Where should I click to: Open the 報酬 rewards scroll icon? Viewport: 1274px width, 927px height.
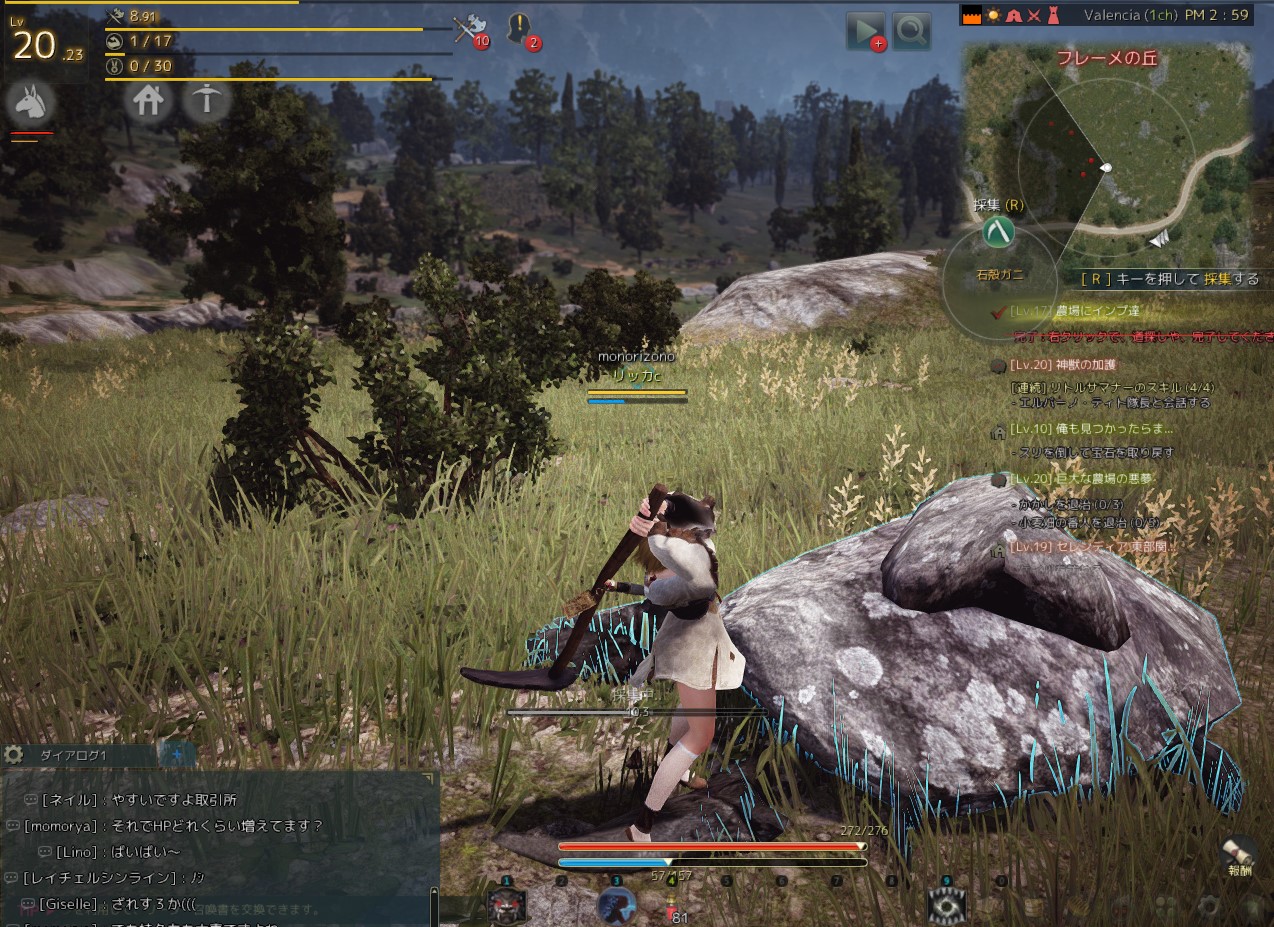coord(1240,853)
